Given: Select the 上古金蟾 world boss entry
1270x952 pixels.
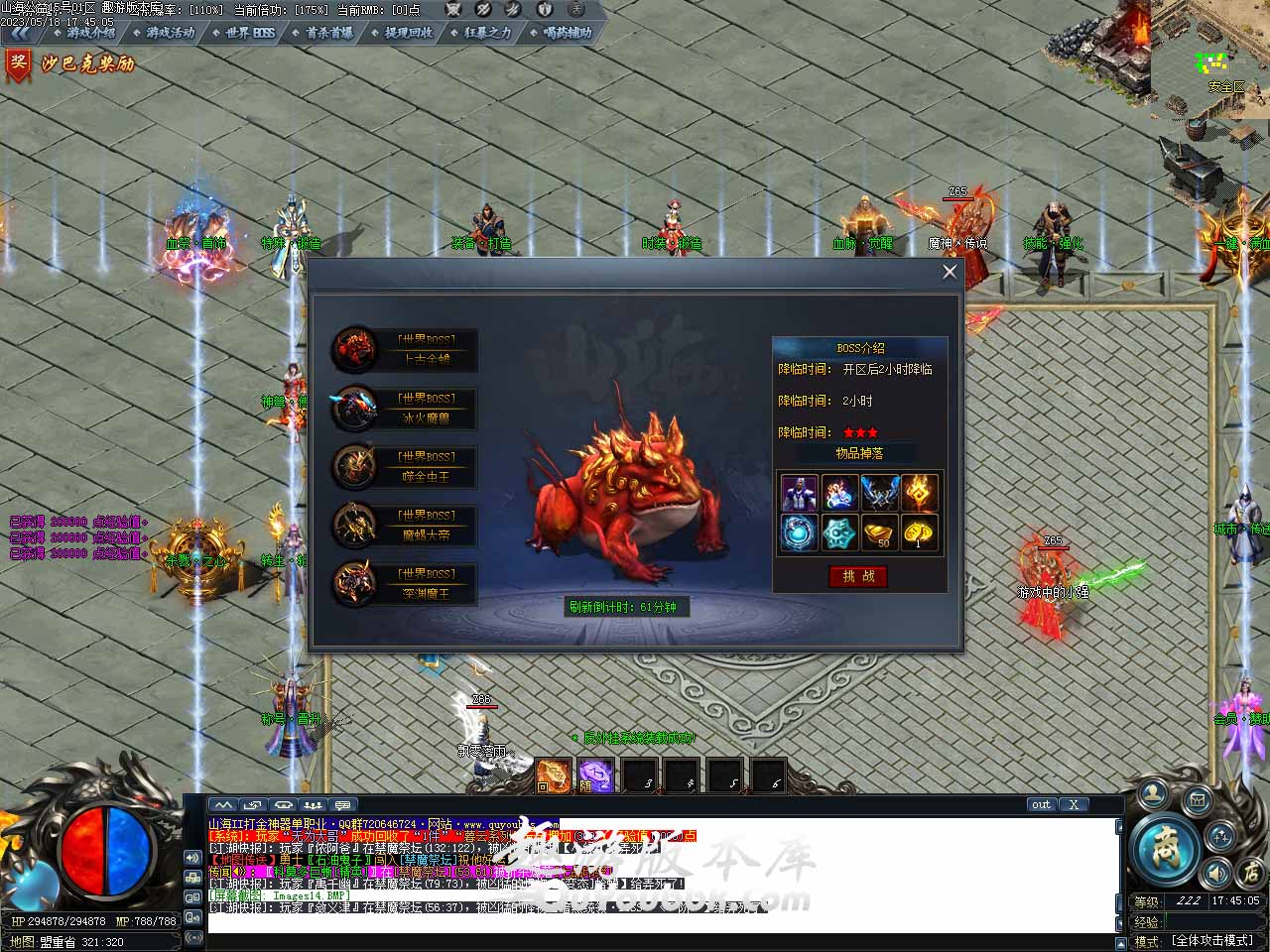Looking at the screenshot, I should tap(405, 350).
